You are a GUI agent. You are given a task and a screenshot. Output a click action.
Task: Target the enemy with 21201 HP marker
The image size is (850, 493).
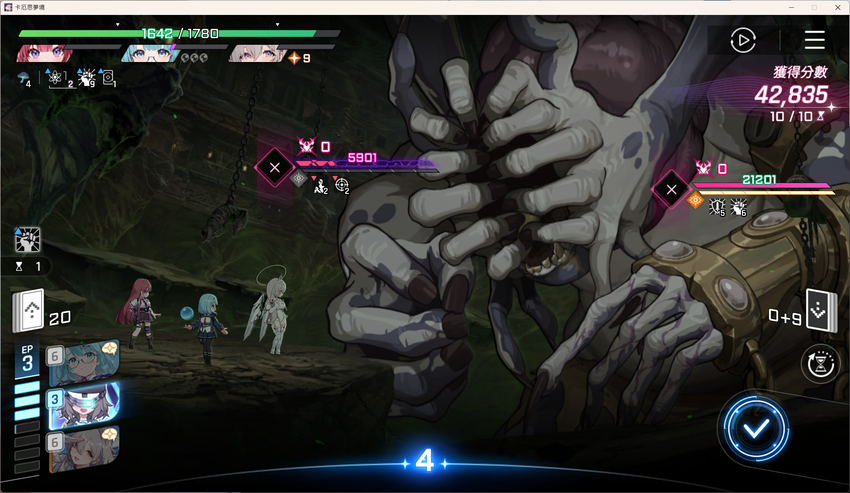click(671, 188)
